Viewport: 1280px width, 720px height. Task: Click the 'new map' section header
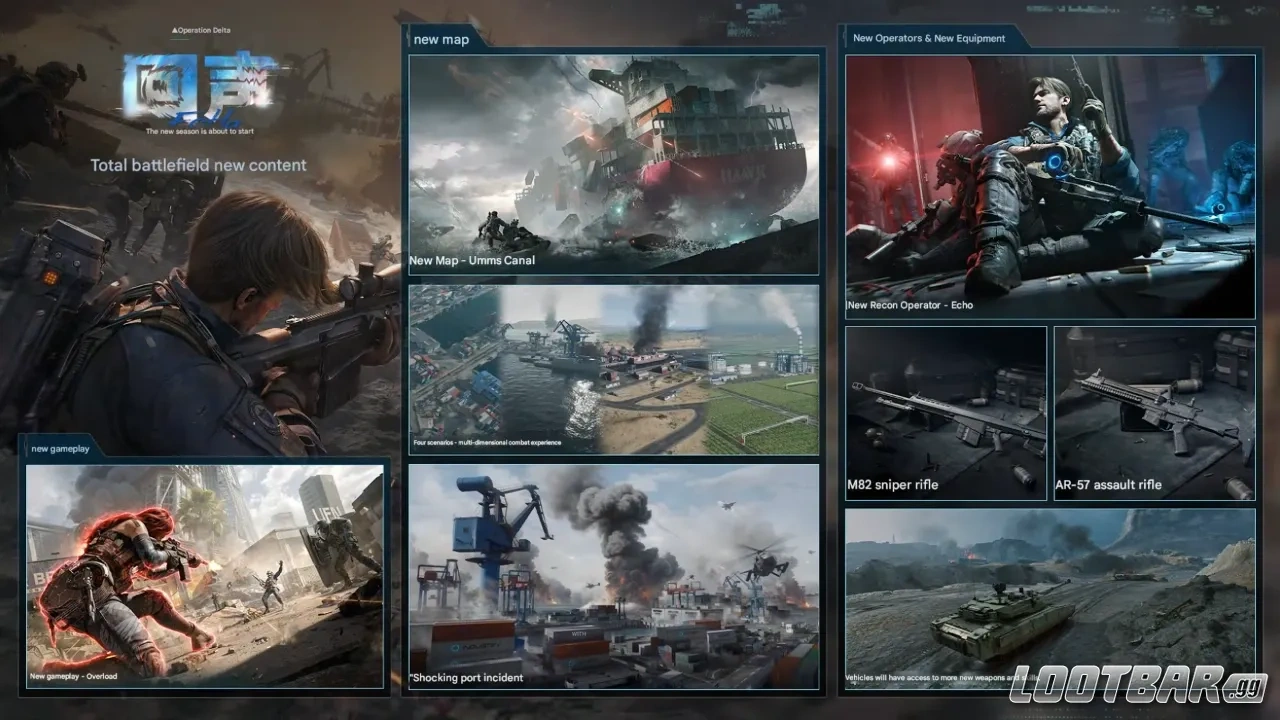pos(440,39)
